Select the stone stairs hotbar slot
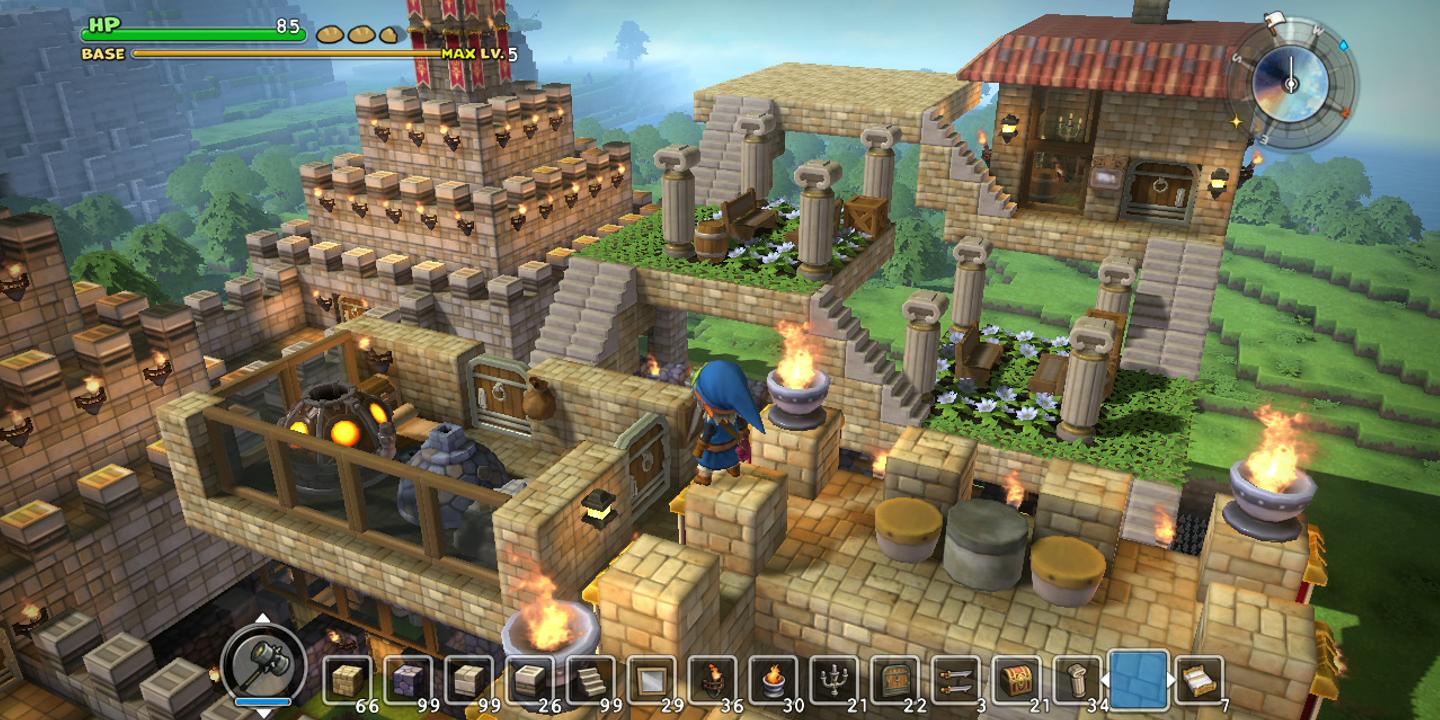Screen dimensions: 1440x720 590,681
